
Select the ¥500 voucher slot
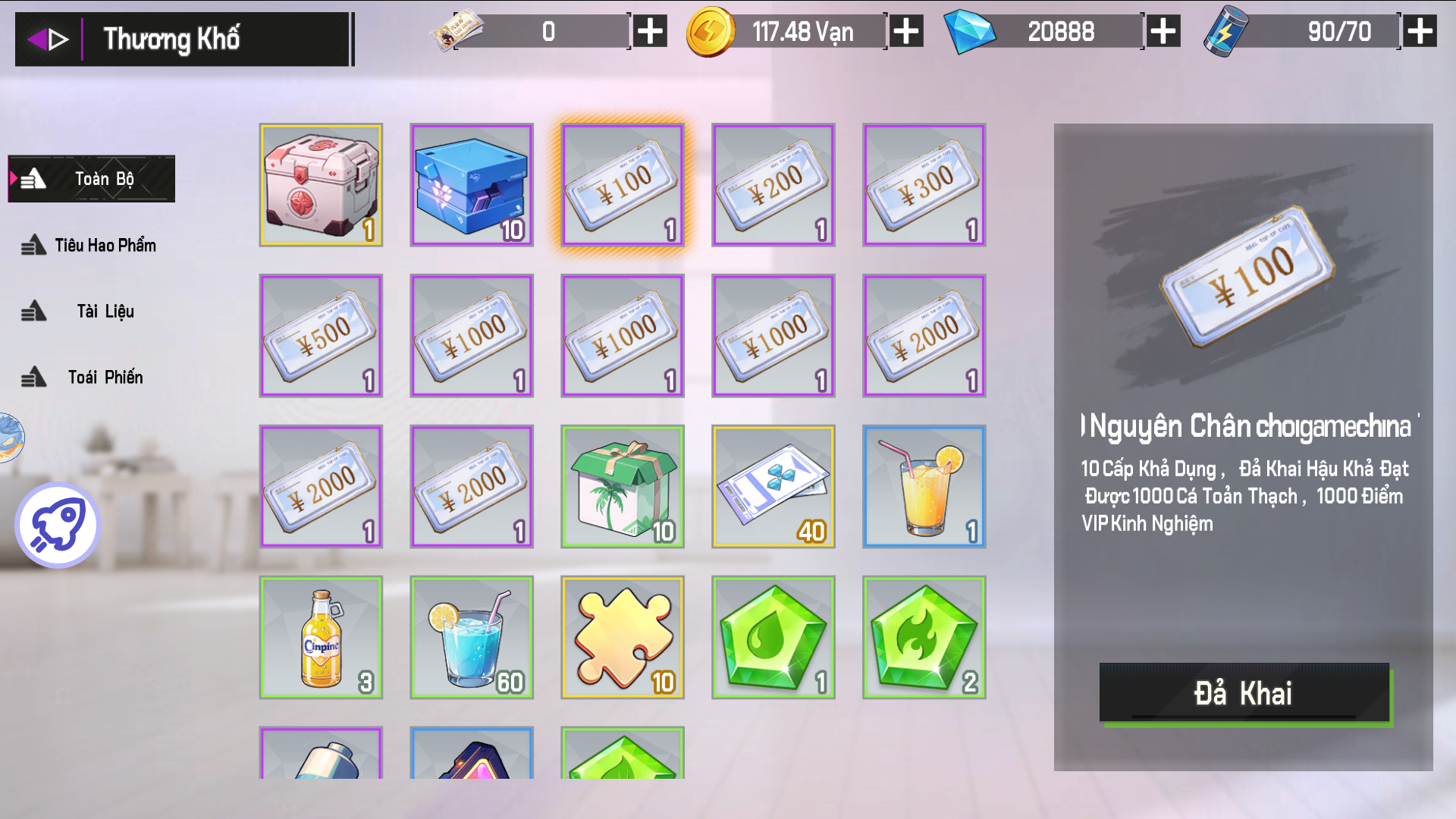321,335
